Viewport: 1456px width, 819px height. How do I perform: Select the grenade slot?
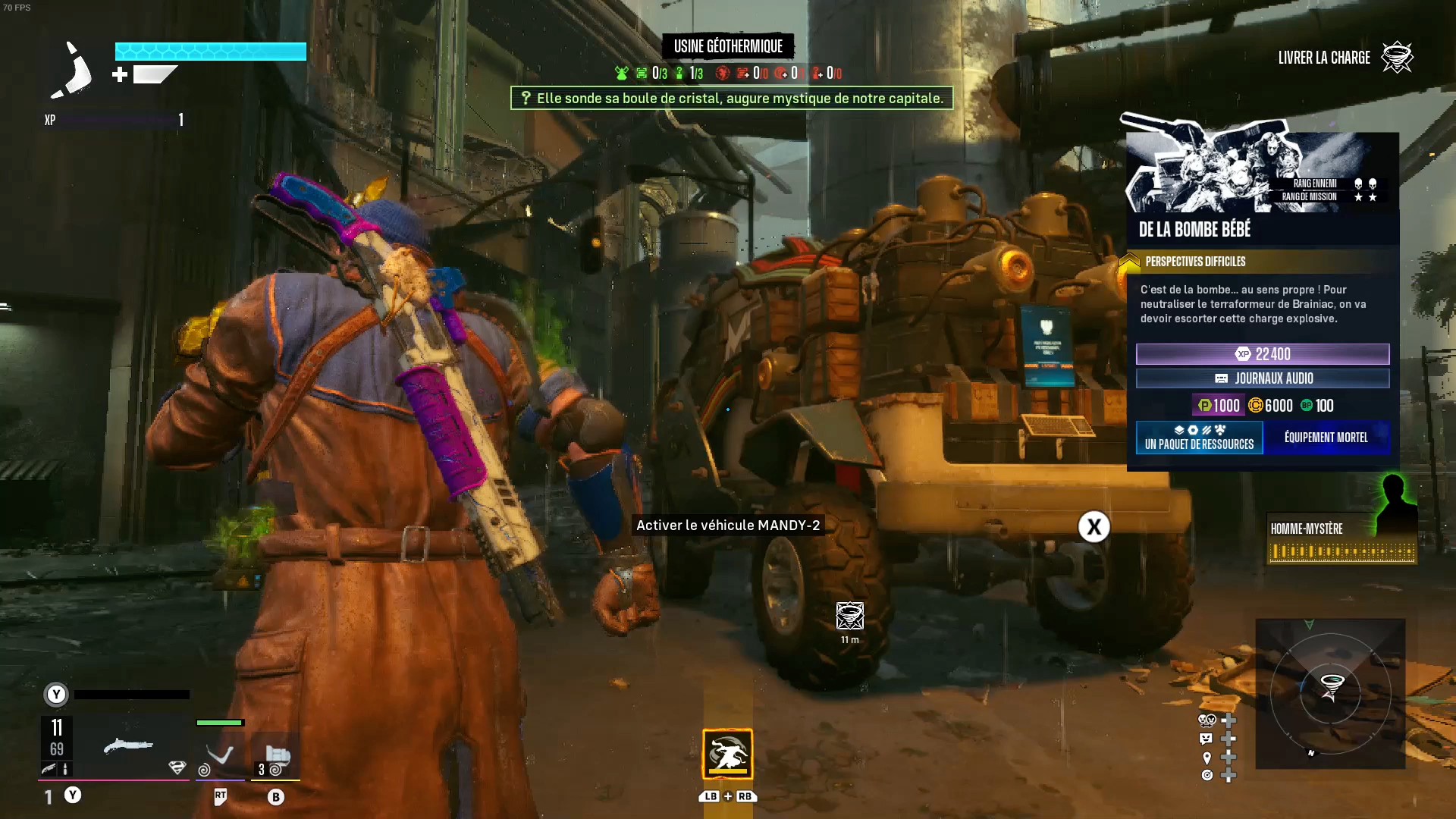[x=276, y=756]
